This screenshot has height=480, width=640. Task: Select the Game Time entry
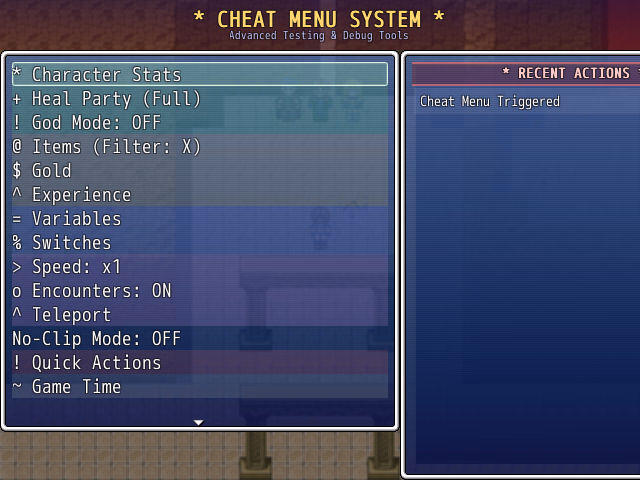point(199,387)
